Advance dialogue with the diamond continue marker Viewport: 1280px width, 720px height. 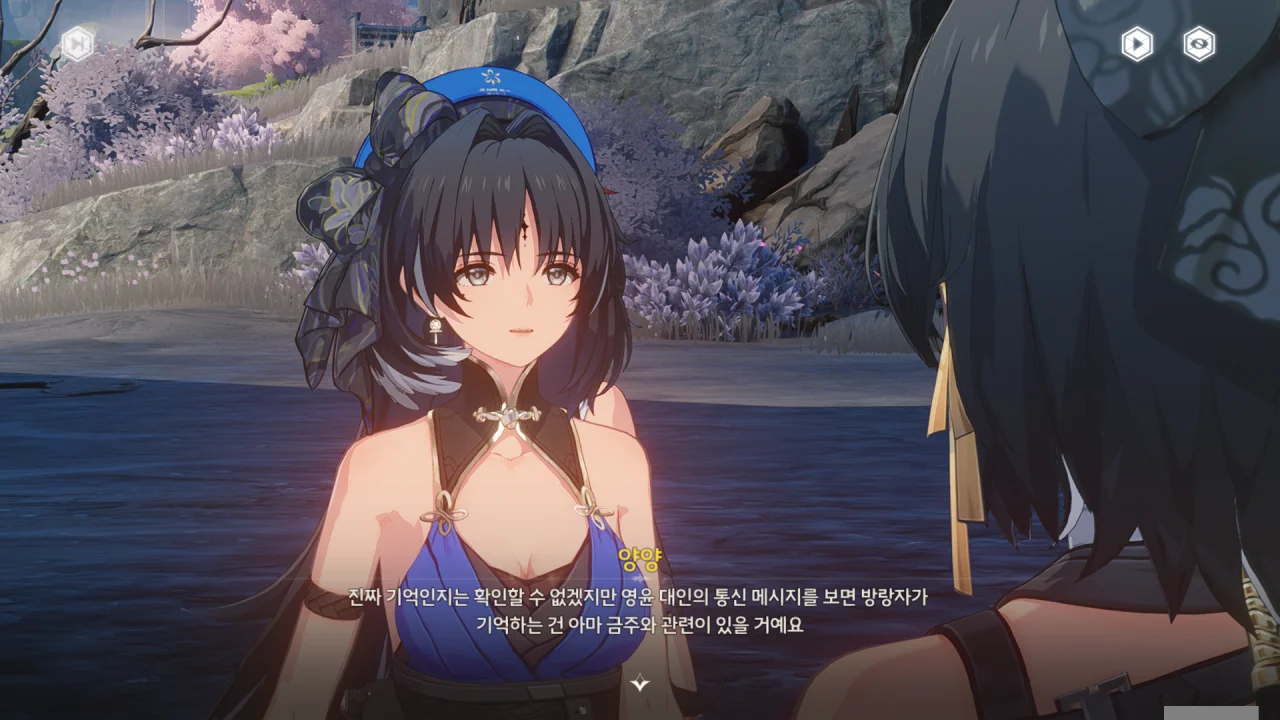(x=640, y=683)
